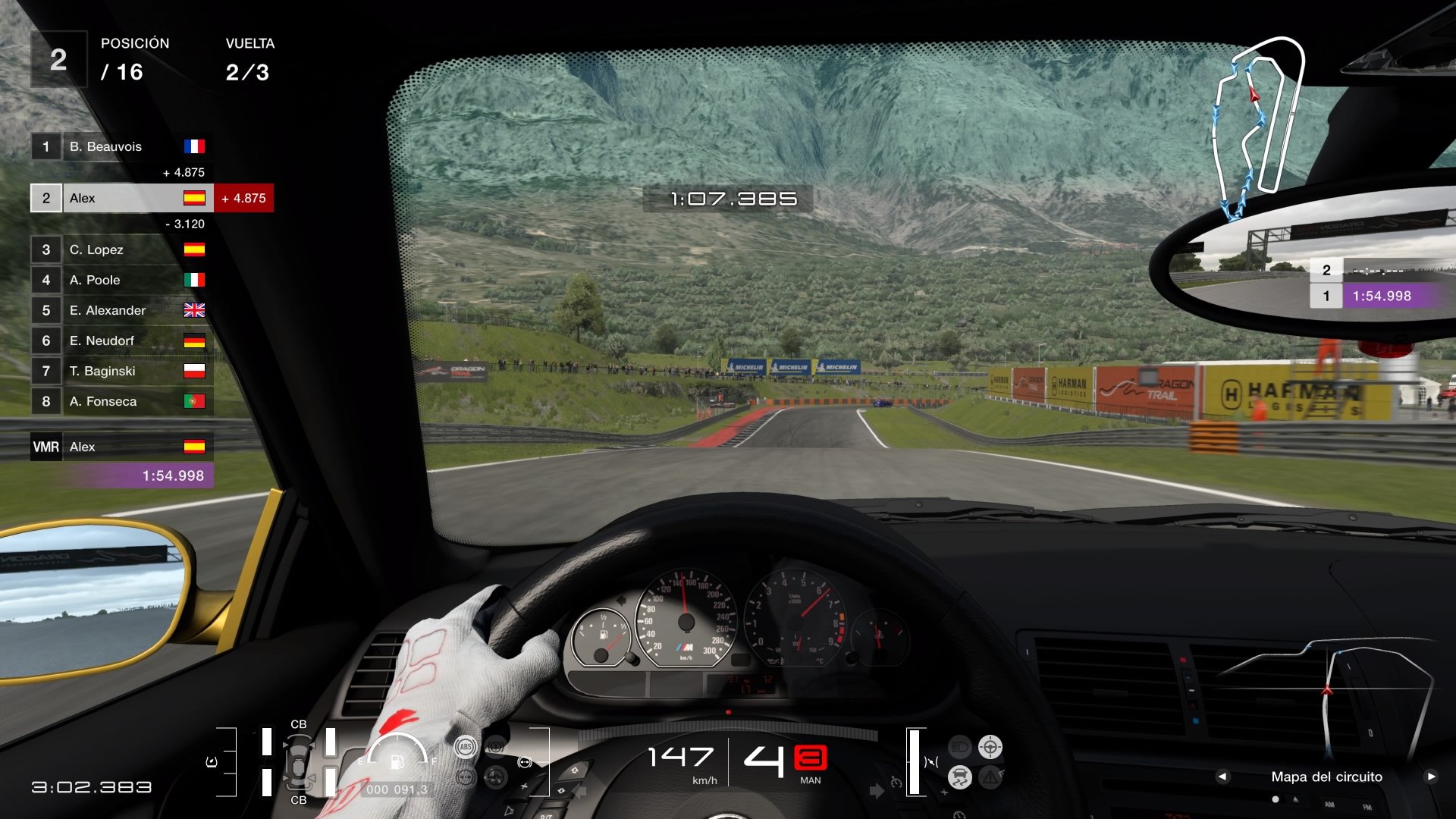Select E. Alexander's leaderboard row
Image resolution: width=1456 pixels, height=819 pixels.
[x=122, y=310]
